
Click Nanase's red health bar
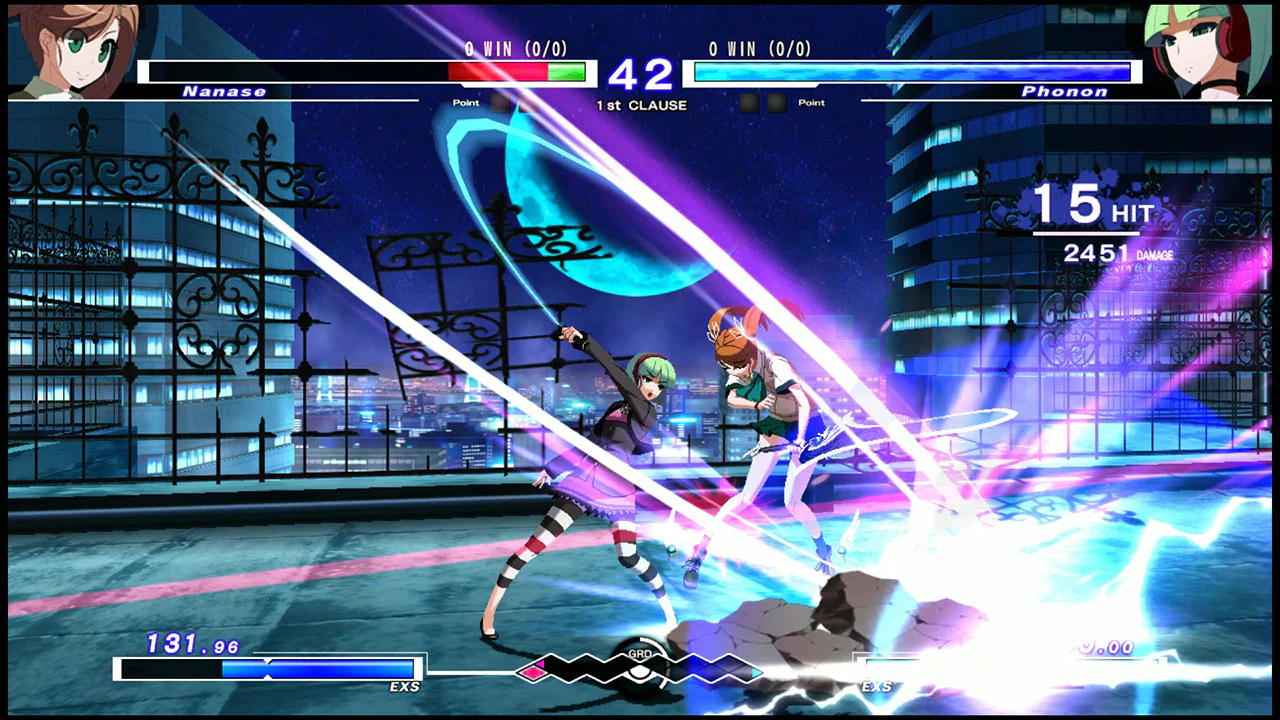(x=495, y=70)
